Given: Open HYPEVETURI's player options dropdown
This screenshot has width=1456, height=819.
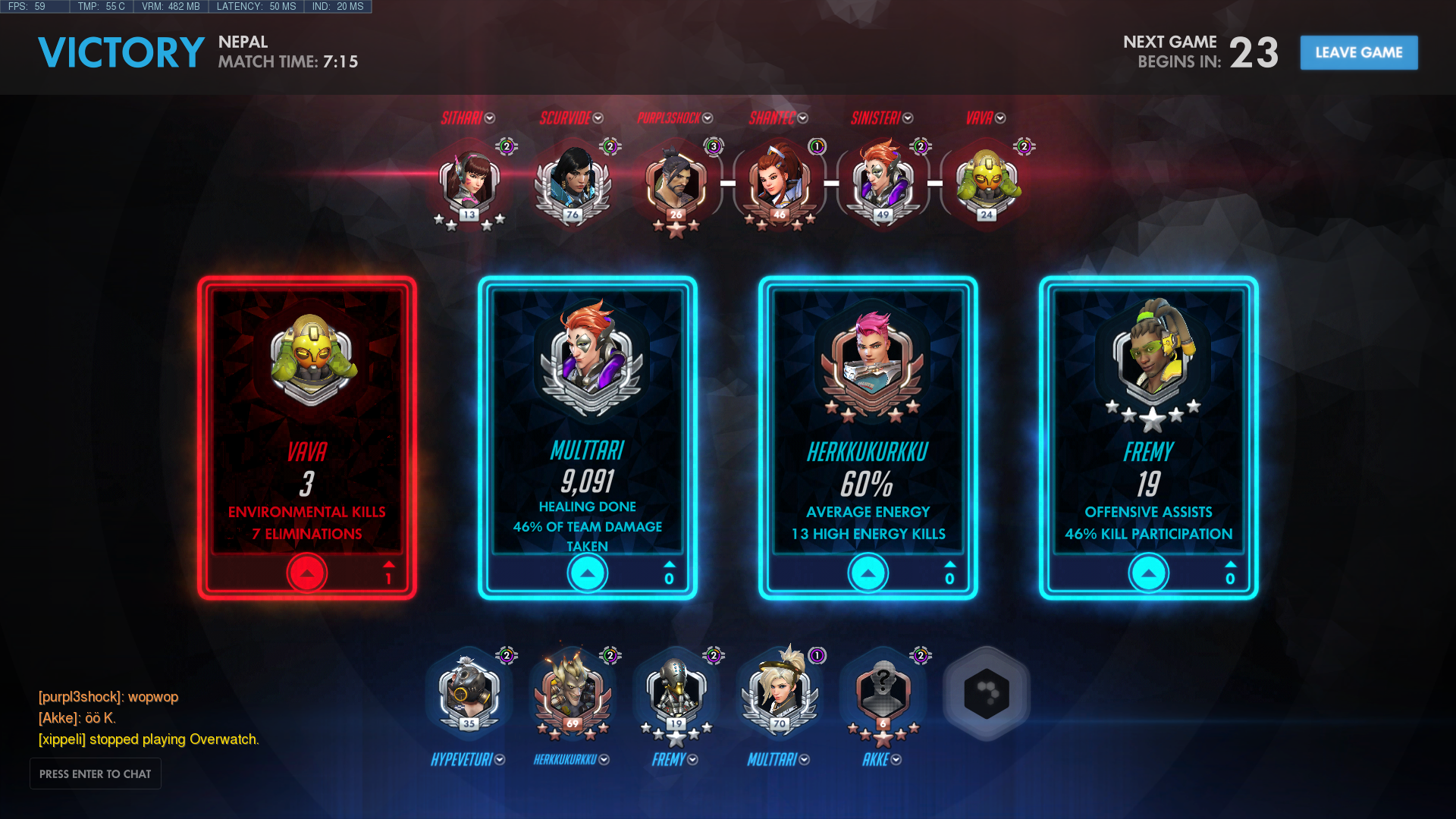Looking at the screenshot, I should (x=500, y=760).
